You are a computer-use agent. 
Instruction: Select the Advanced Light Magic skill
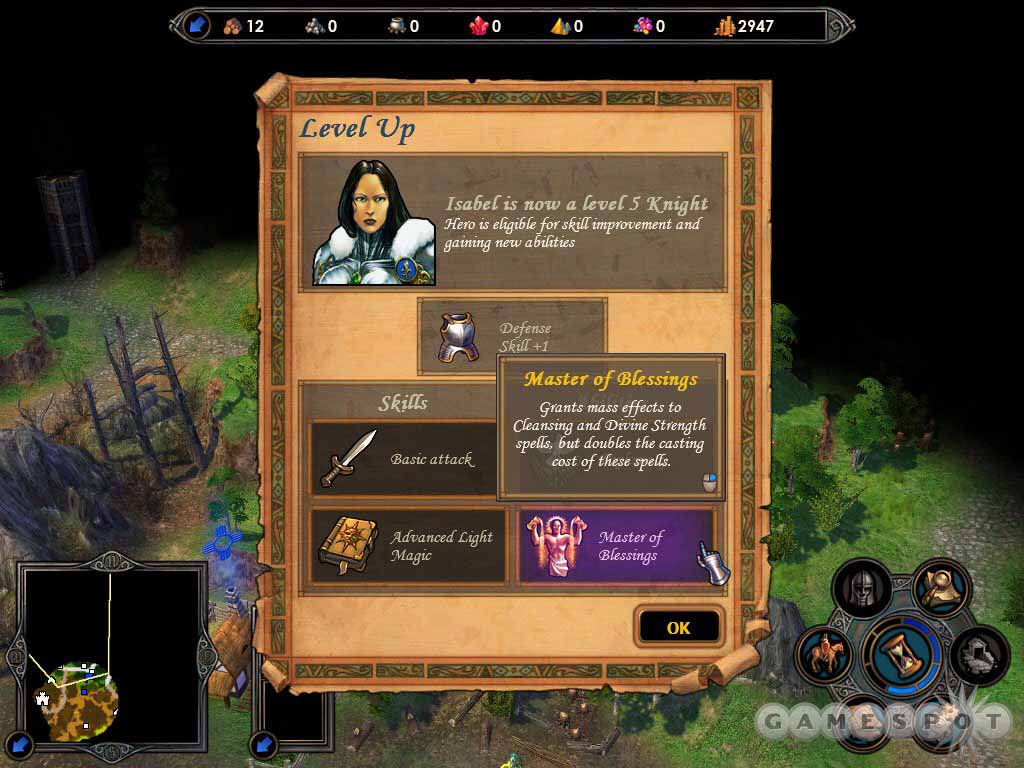[x=408, y=546]
